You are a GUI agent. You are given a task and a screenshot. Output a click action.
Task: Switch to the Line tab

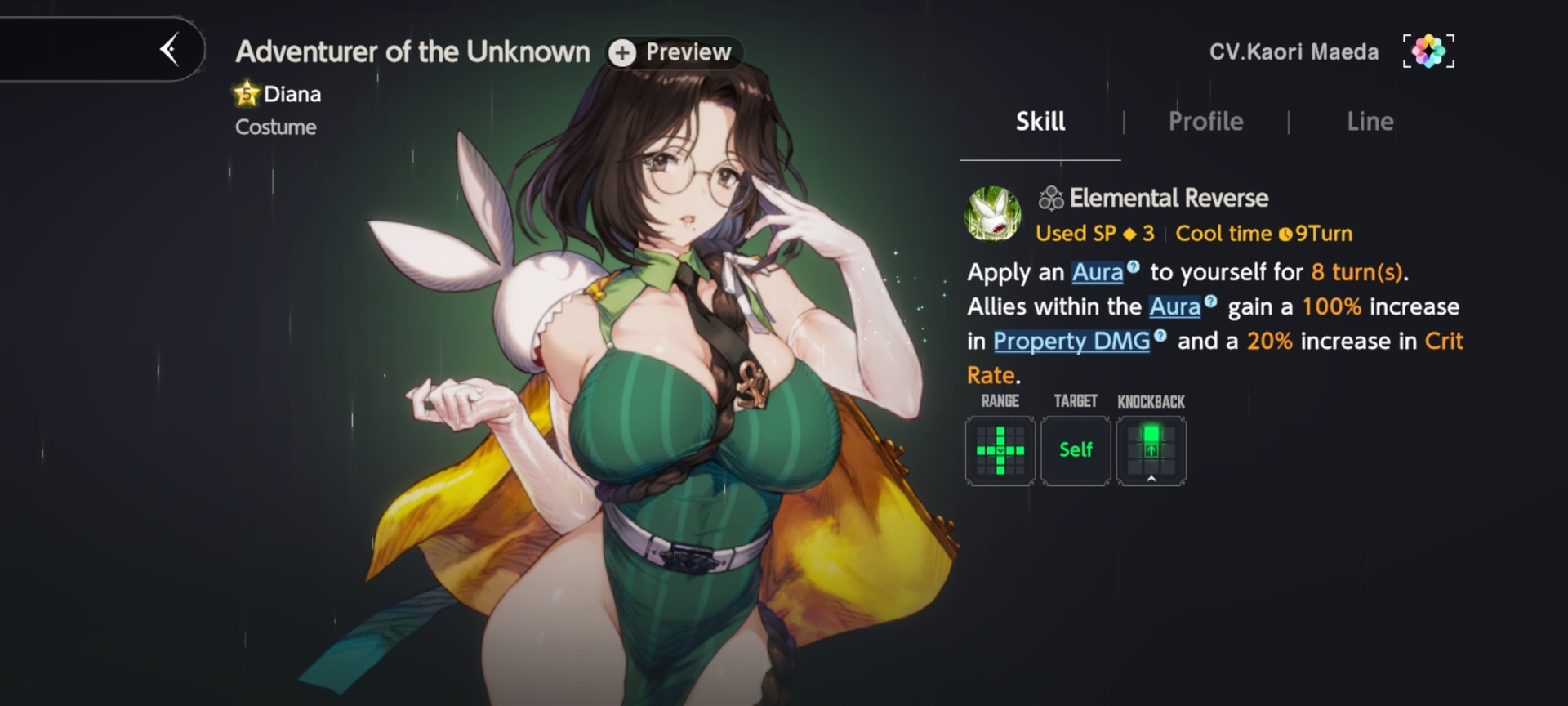pyautogui.click(x=1370, y=122)
